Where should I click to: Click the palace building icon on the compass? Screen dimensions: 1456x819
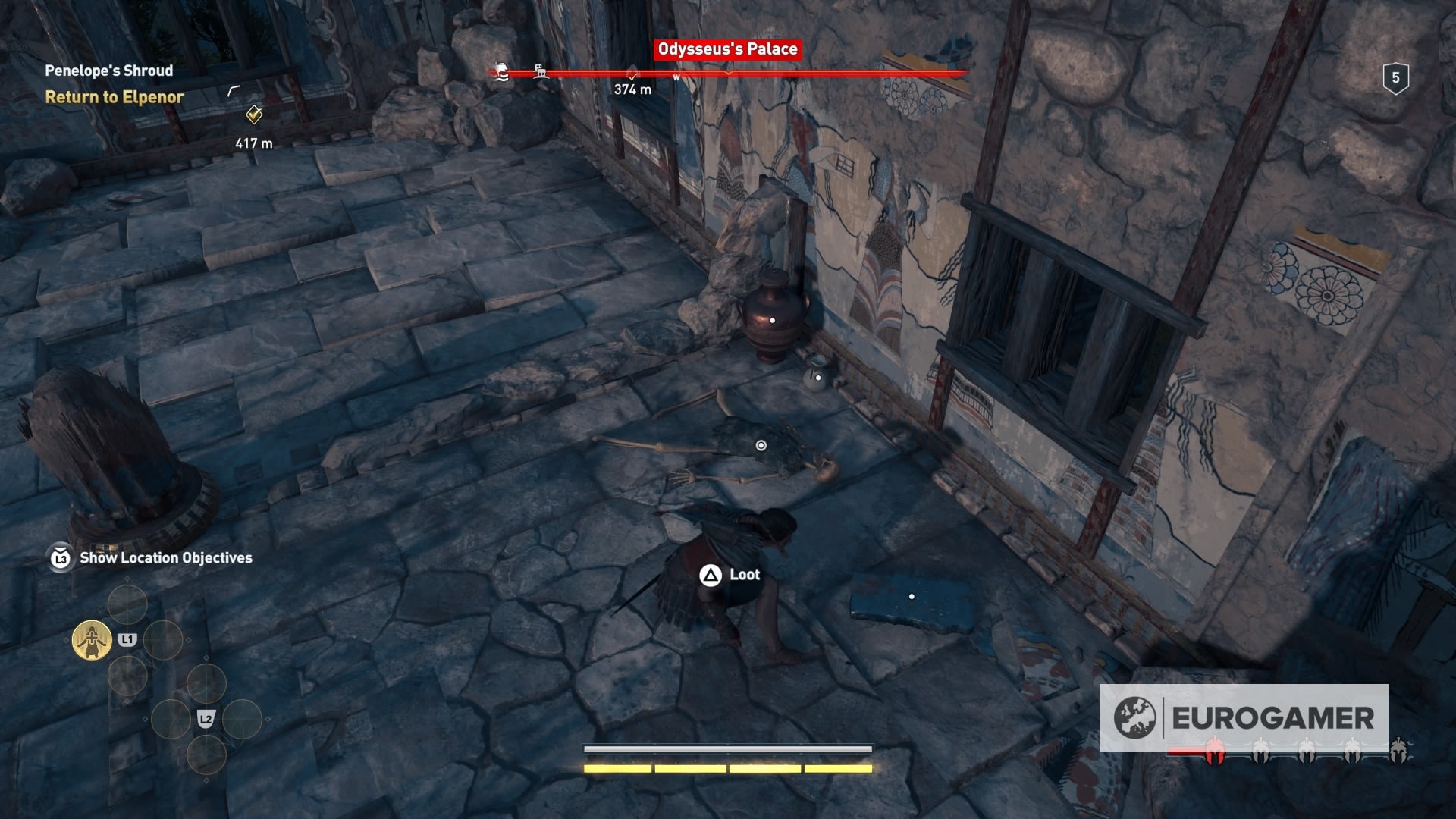[541, 70]
